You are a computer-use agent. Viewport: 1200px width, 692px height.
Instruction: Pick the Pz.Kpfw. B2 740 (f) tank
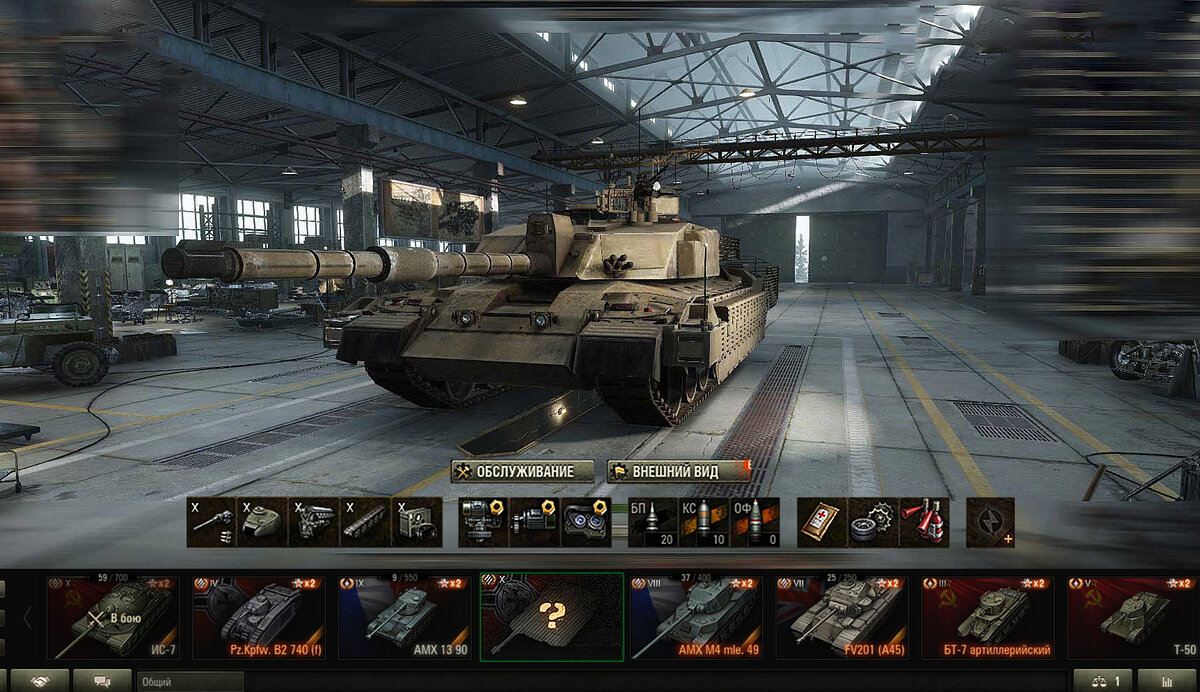coord(259,617)
